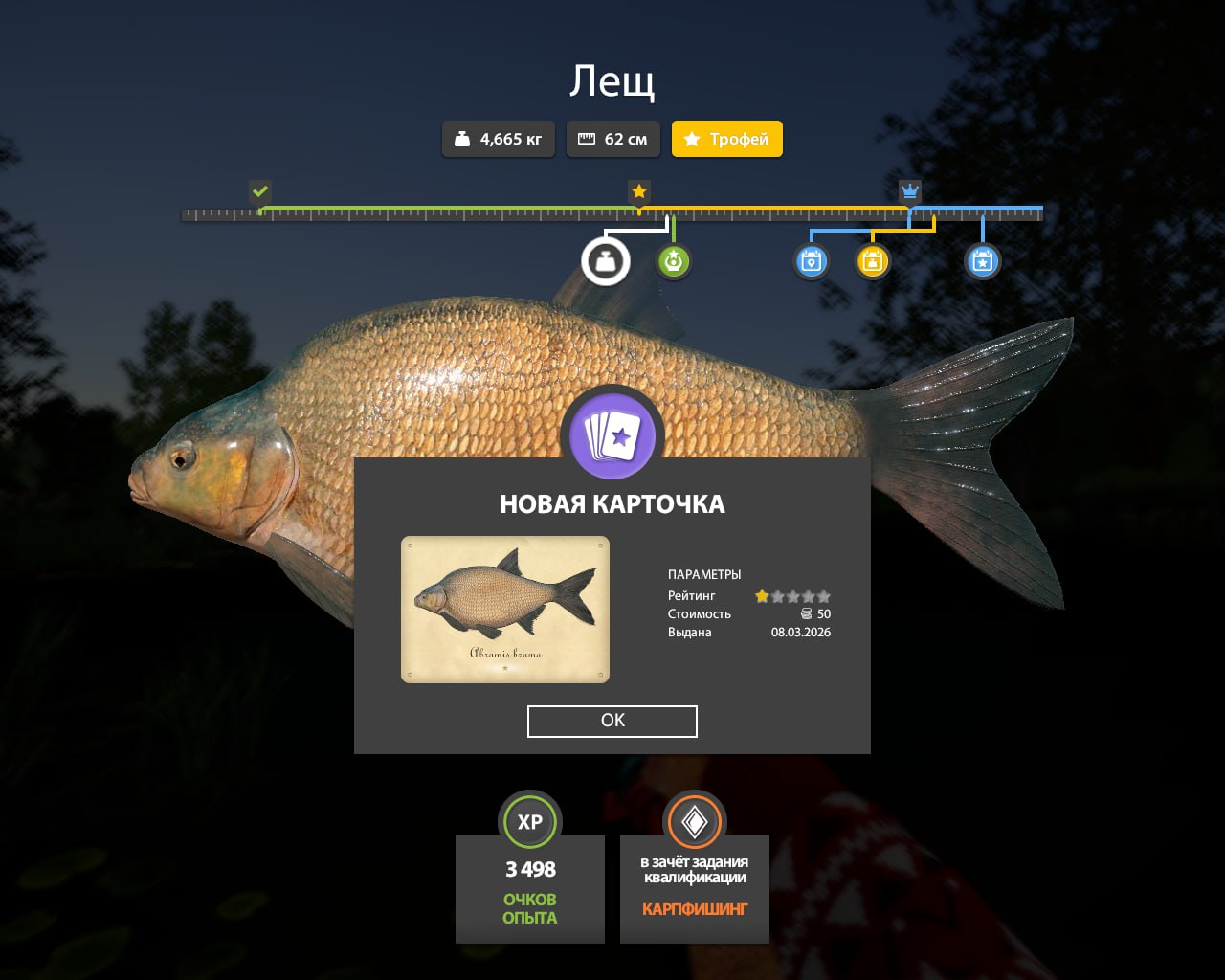Open the blue calendar marker with star
1225x980 pixels.
pos(982,261)
